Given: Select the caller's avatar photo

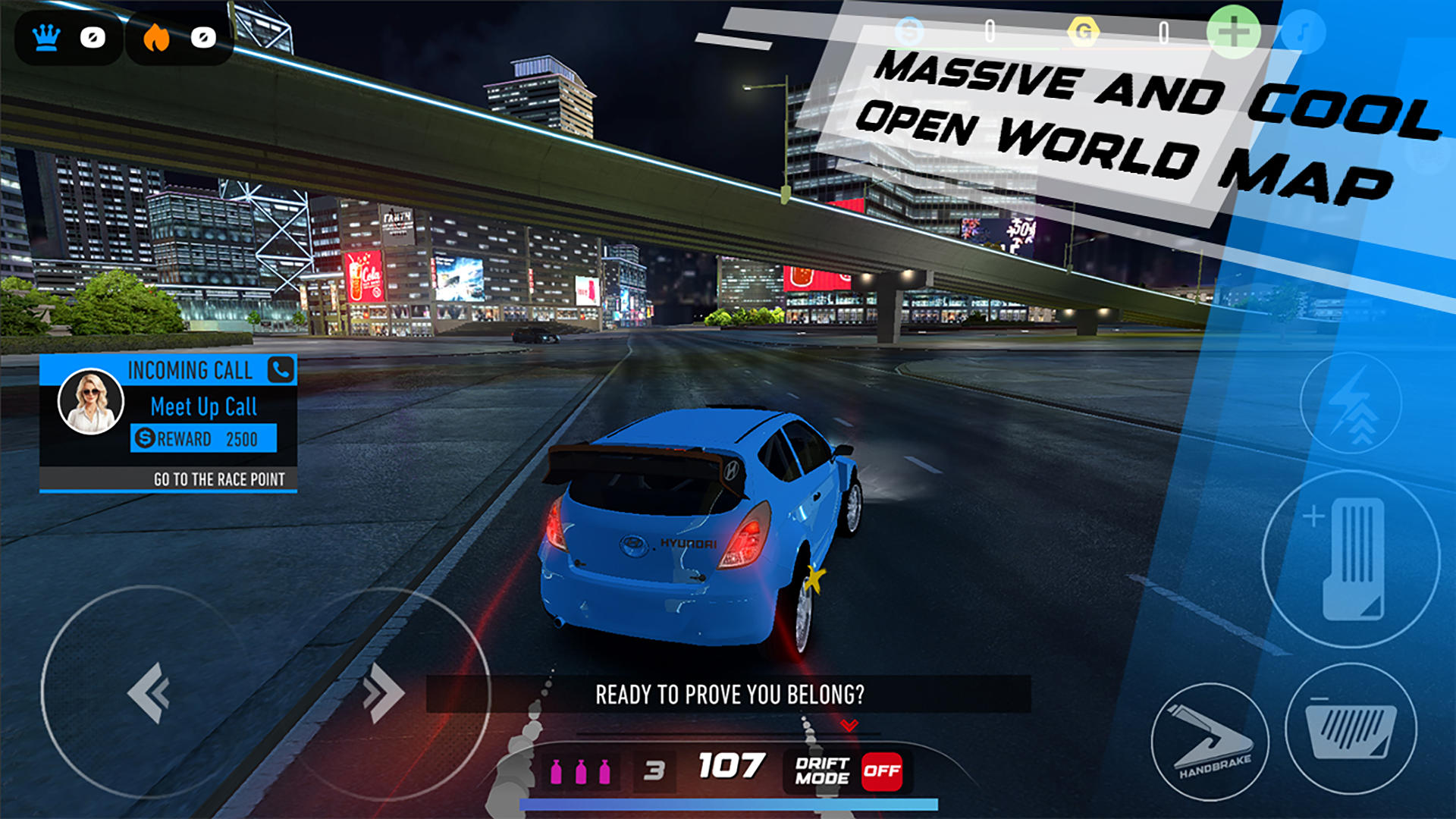Looking at the screenshot, I should click(x=91, y=404).
